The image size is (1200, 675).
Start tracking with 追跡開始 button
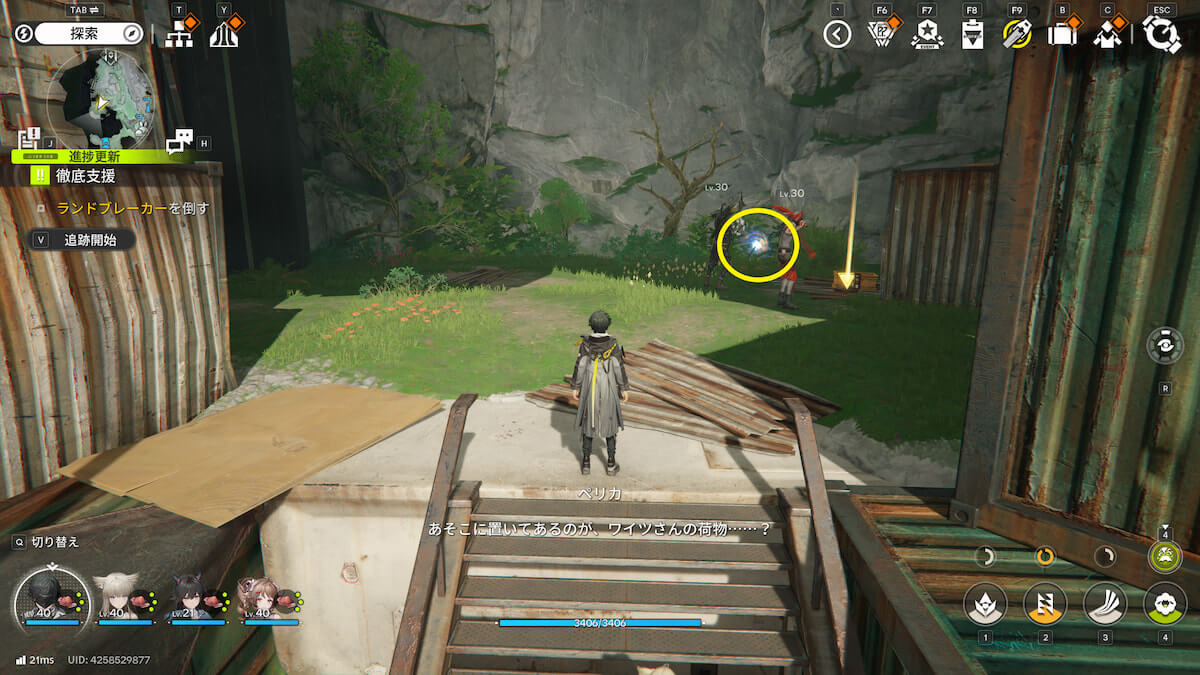point(90,240)
